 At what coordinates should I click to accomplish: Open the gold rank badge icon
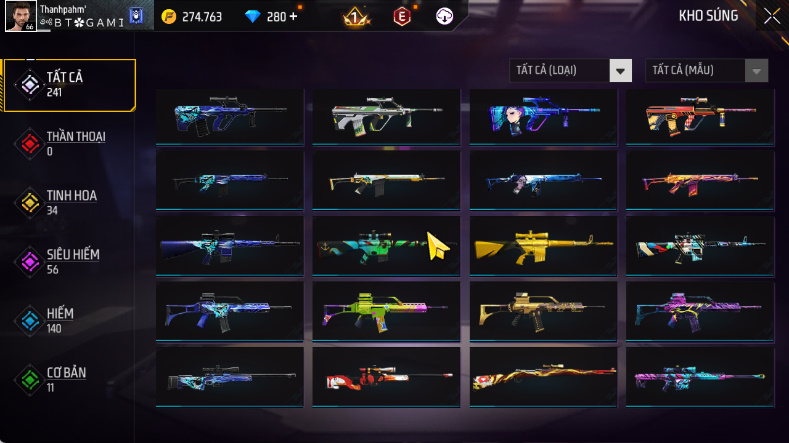tap(353, 16)
